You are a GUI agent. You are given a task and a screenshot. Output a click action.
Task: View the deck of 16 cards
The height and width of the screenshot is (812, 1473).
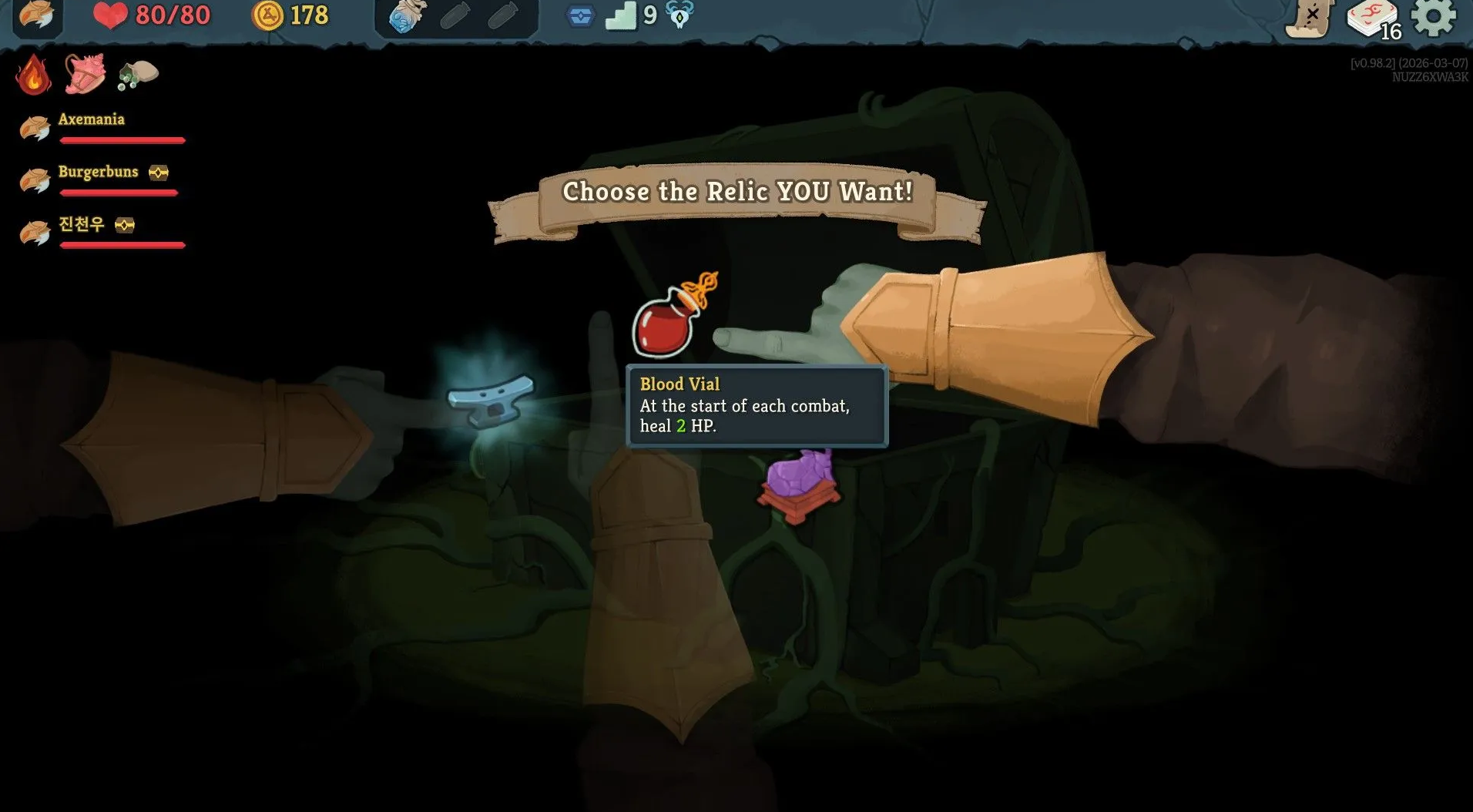tap(1374, 18)
